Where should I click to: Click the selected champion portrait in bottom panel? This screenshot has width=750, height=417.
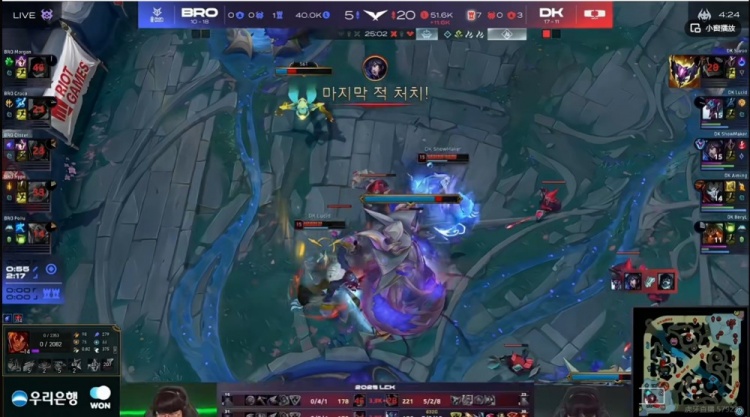pos(19,340)
